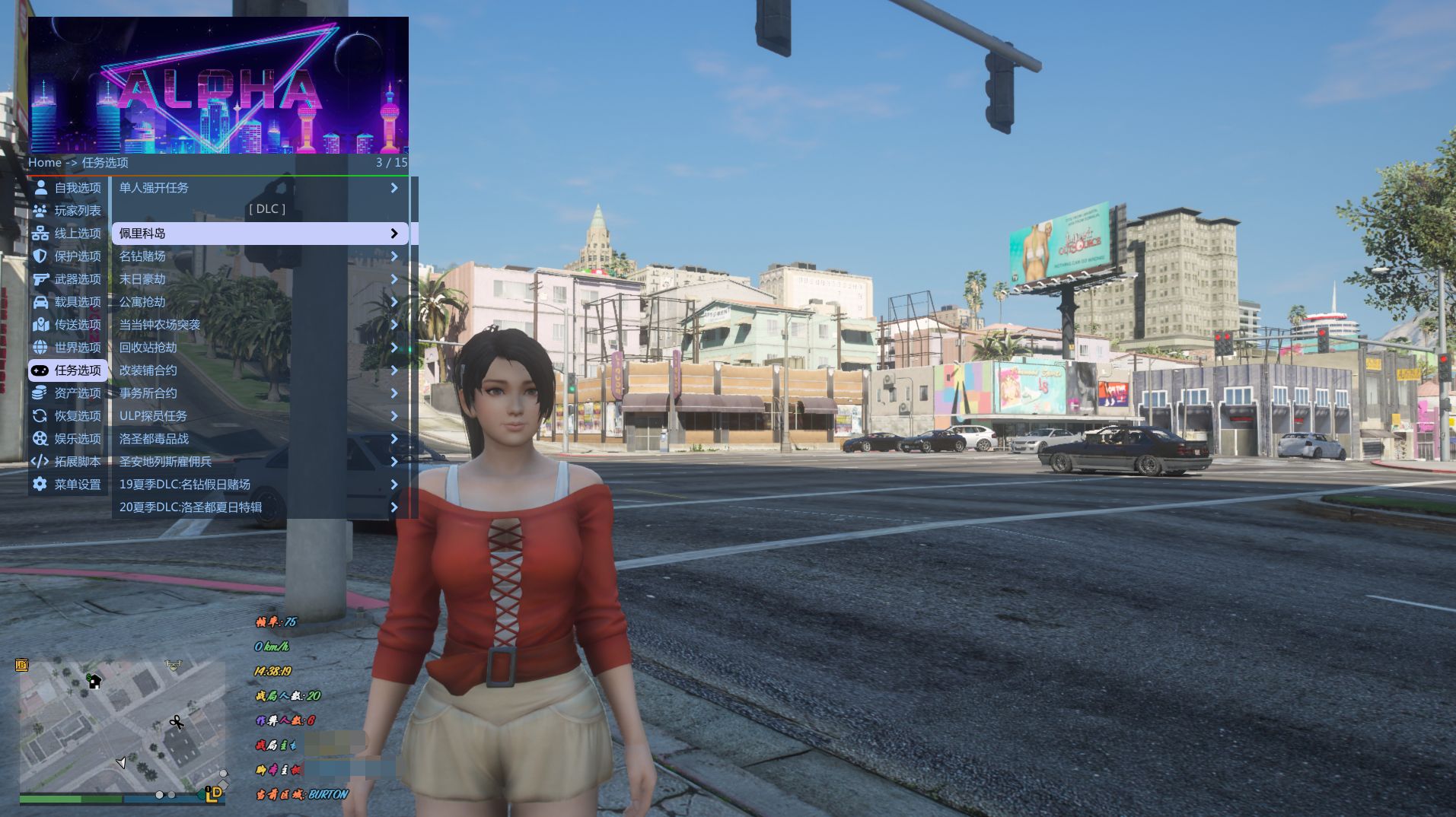
Task: Open the 单人强开任务 submenu
Action: (260, 188)
